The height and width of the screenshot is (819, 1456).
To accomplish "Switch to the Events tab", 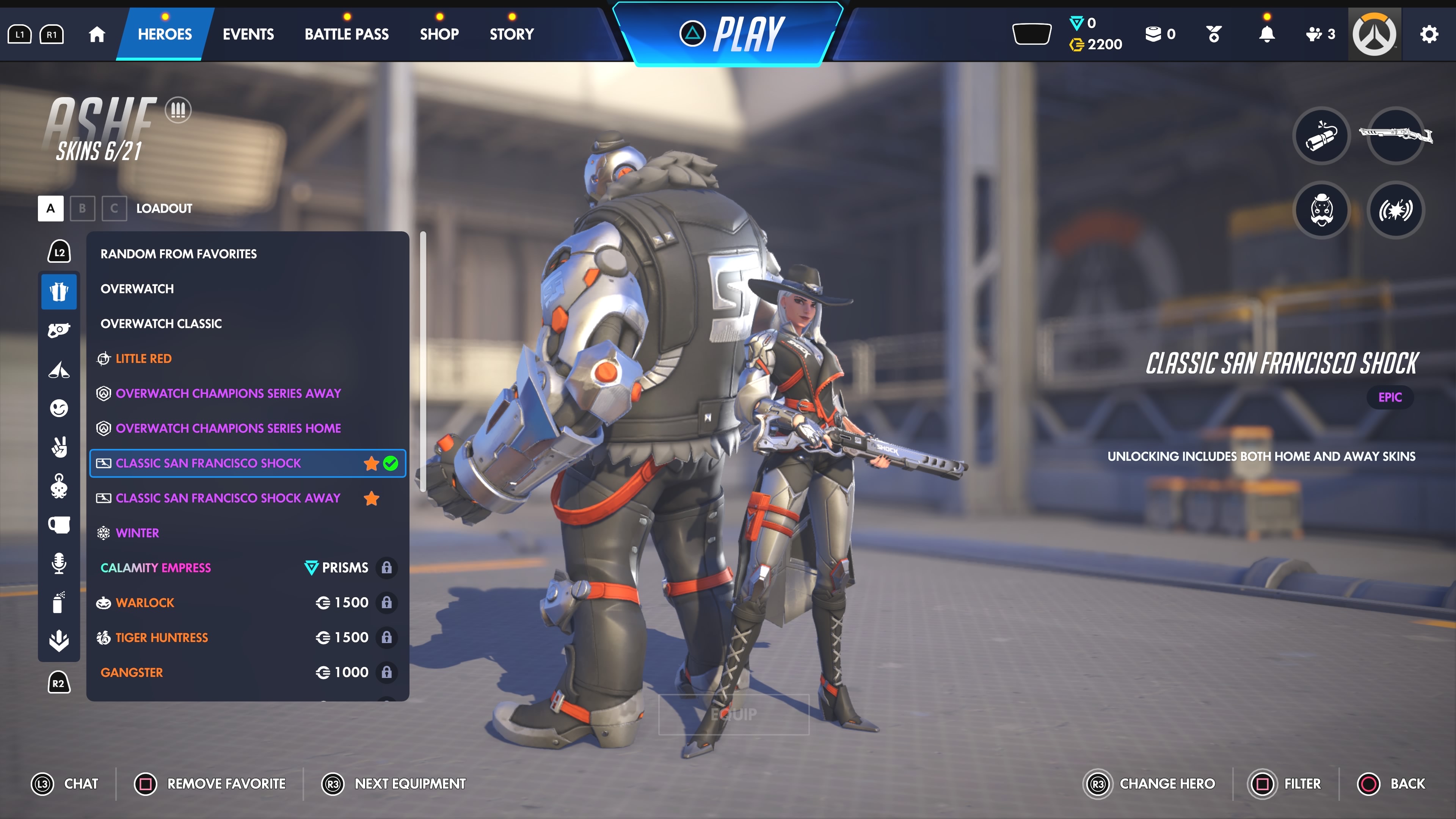I will point(248,34).
